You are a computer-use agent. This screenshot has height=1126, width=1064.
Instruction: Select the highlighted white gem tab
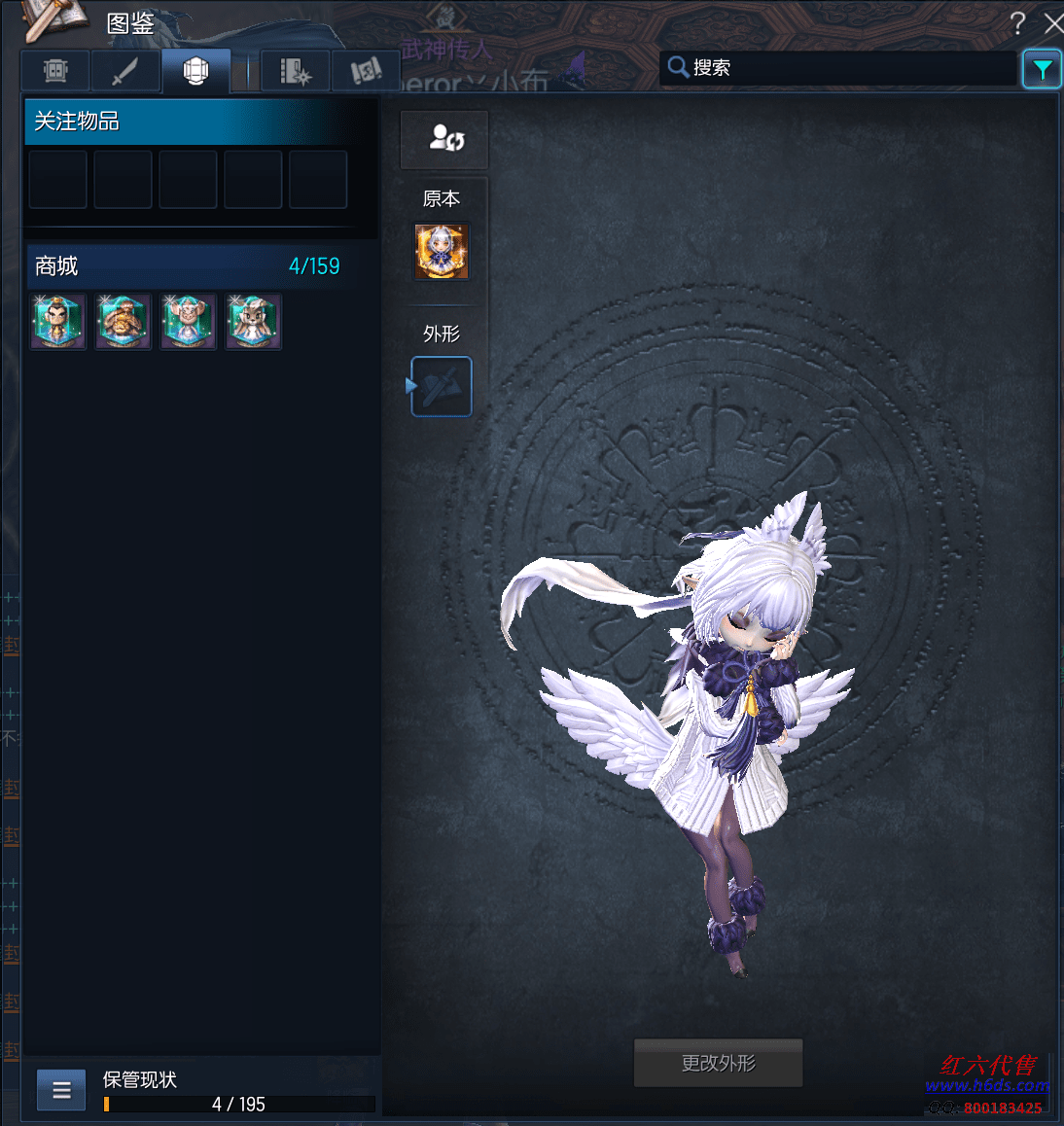pos(195,71)
